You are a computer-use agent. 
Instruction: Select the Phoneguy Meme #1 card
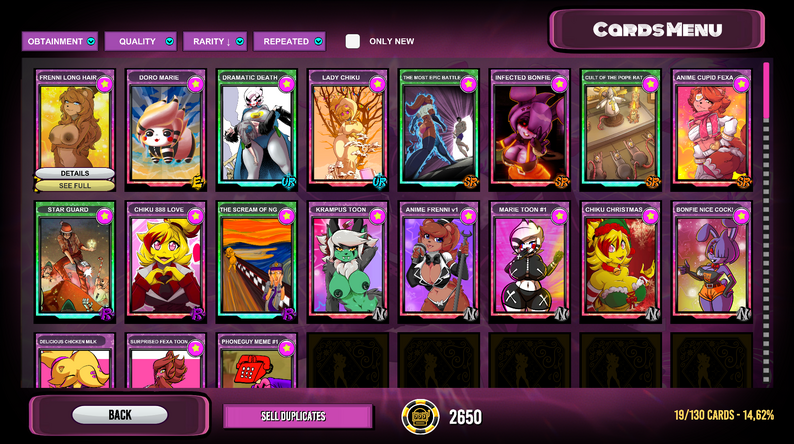point(257,362)
